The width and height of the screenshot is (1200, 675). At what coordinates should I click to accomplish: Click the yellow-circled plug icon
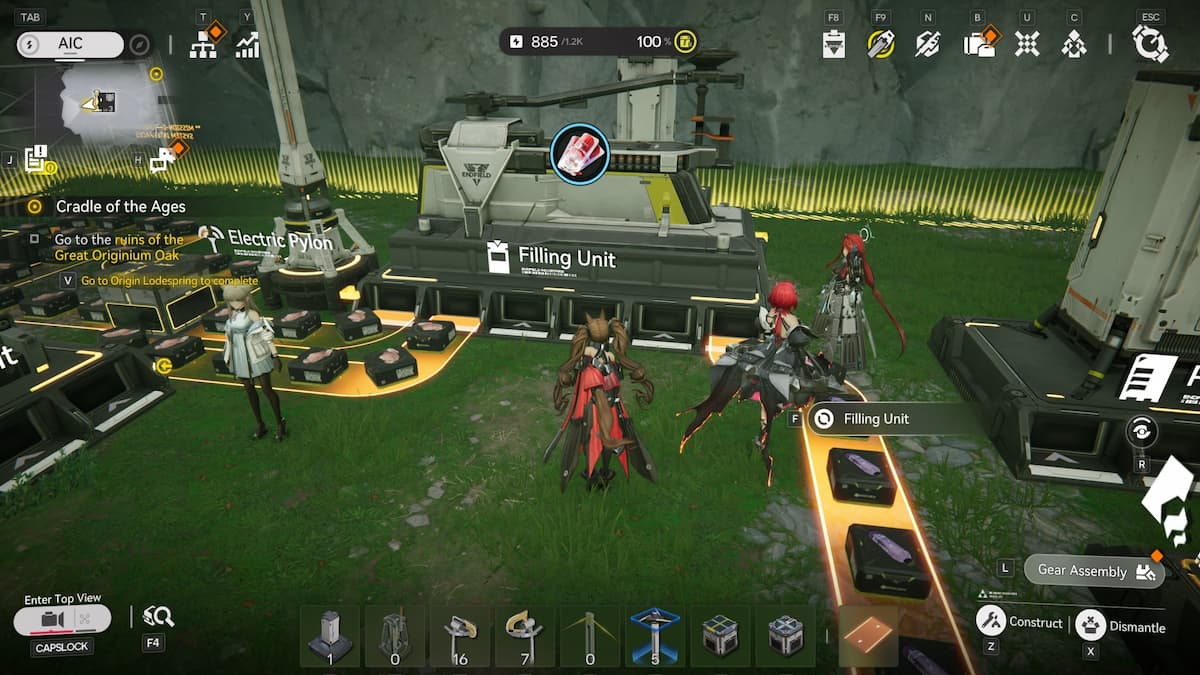click(x=880, y=44)
